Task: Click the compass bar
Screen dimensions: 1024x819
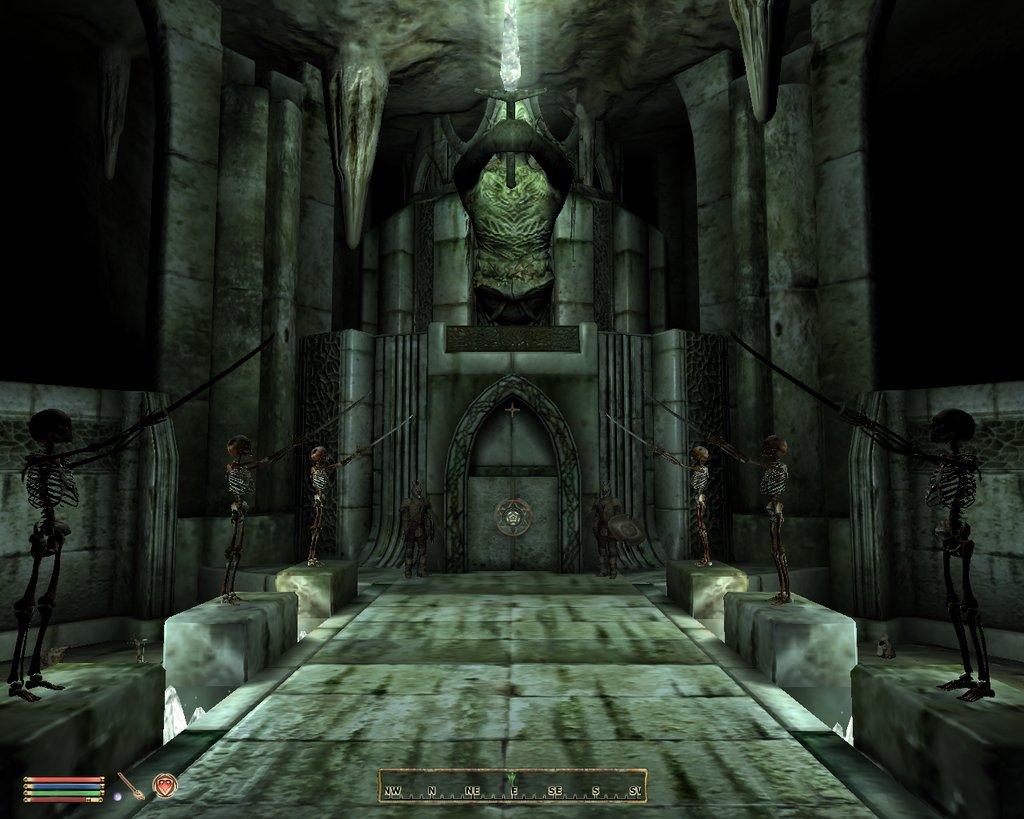Action: (x=512, y=786)
